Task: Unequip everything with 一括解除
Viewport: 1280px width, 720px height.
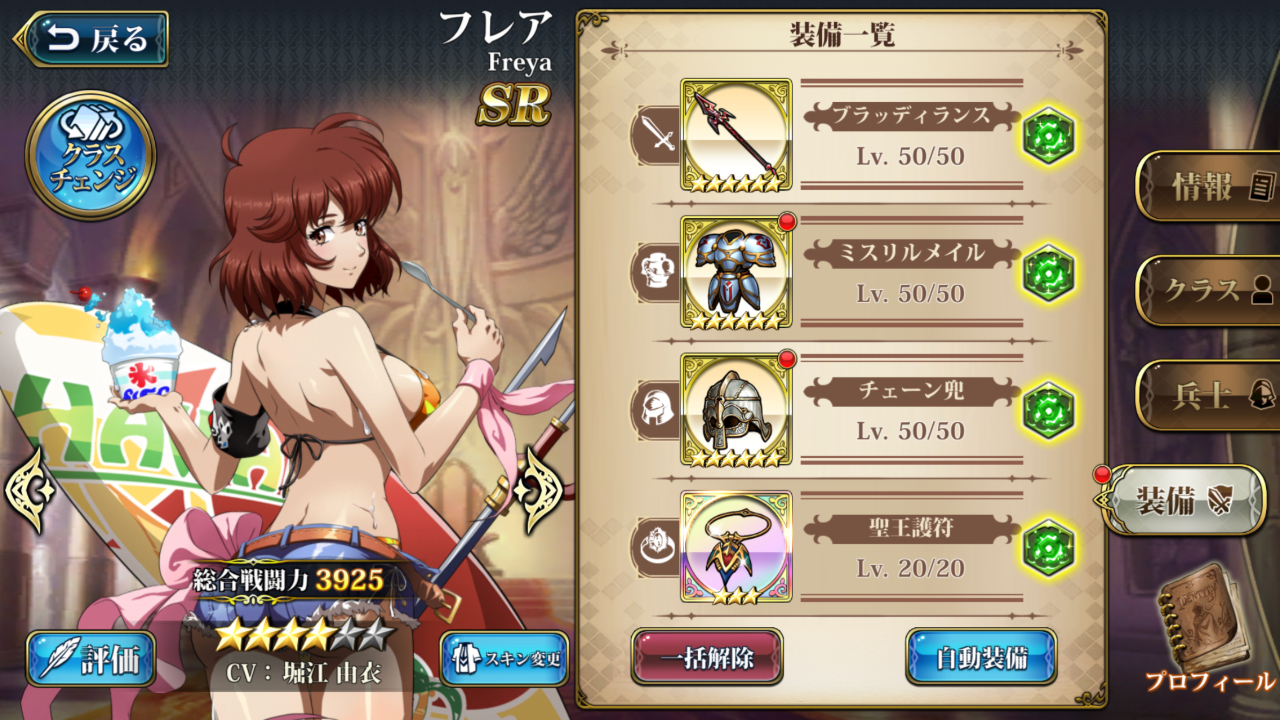Action: click(x=707, y=657)
